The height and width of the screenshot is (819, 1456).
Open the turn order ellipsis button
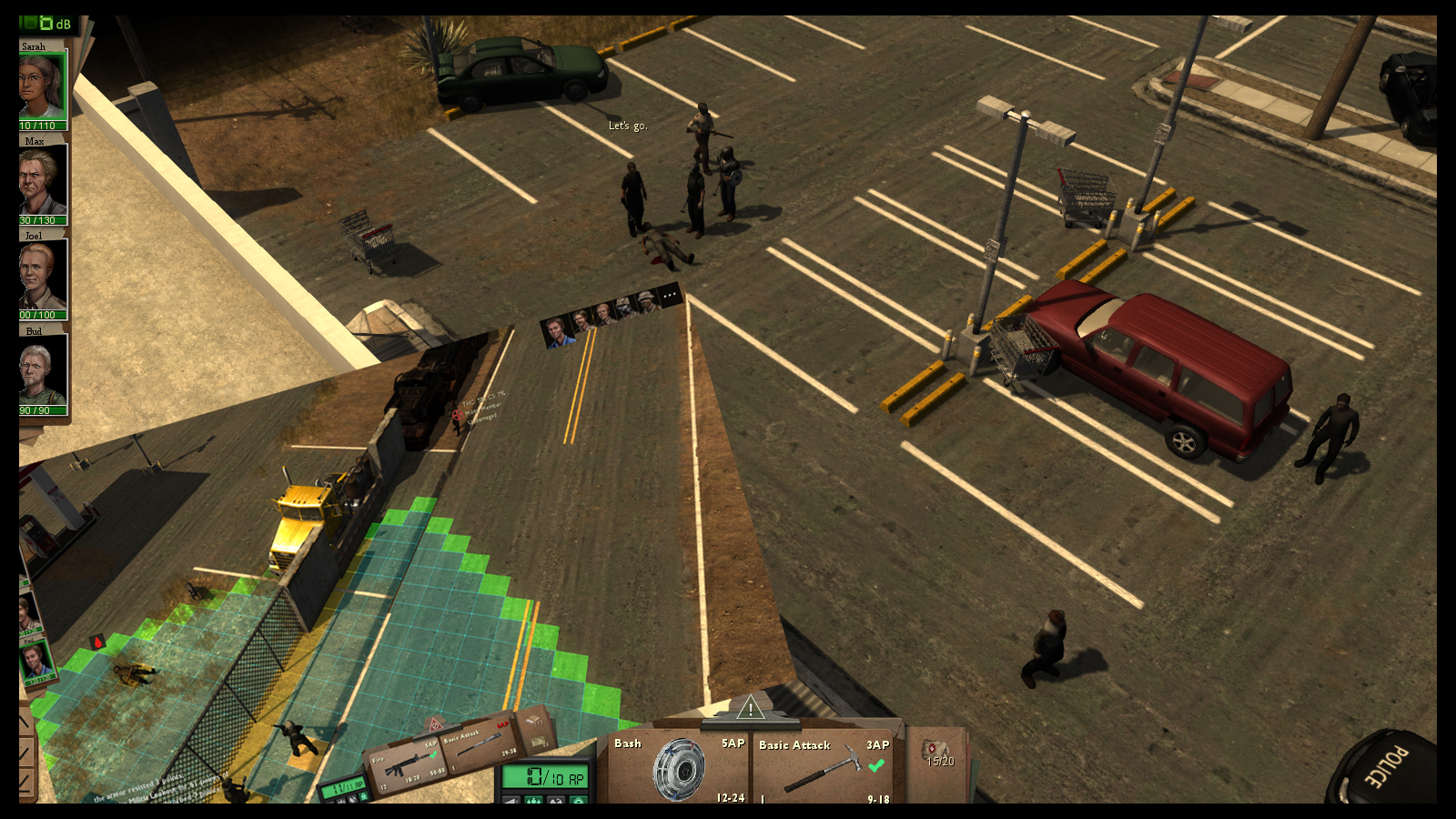pos(670,295)
